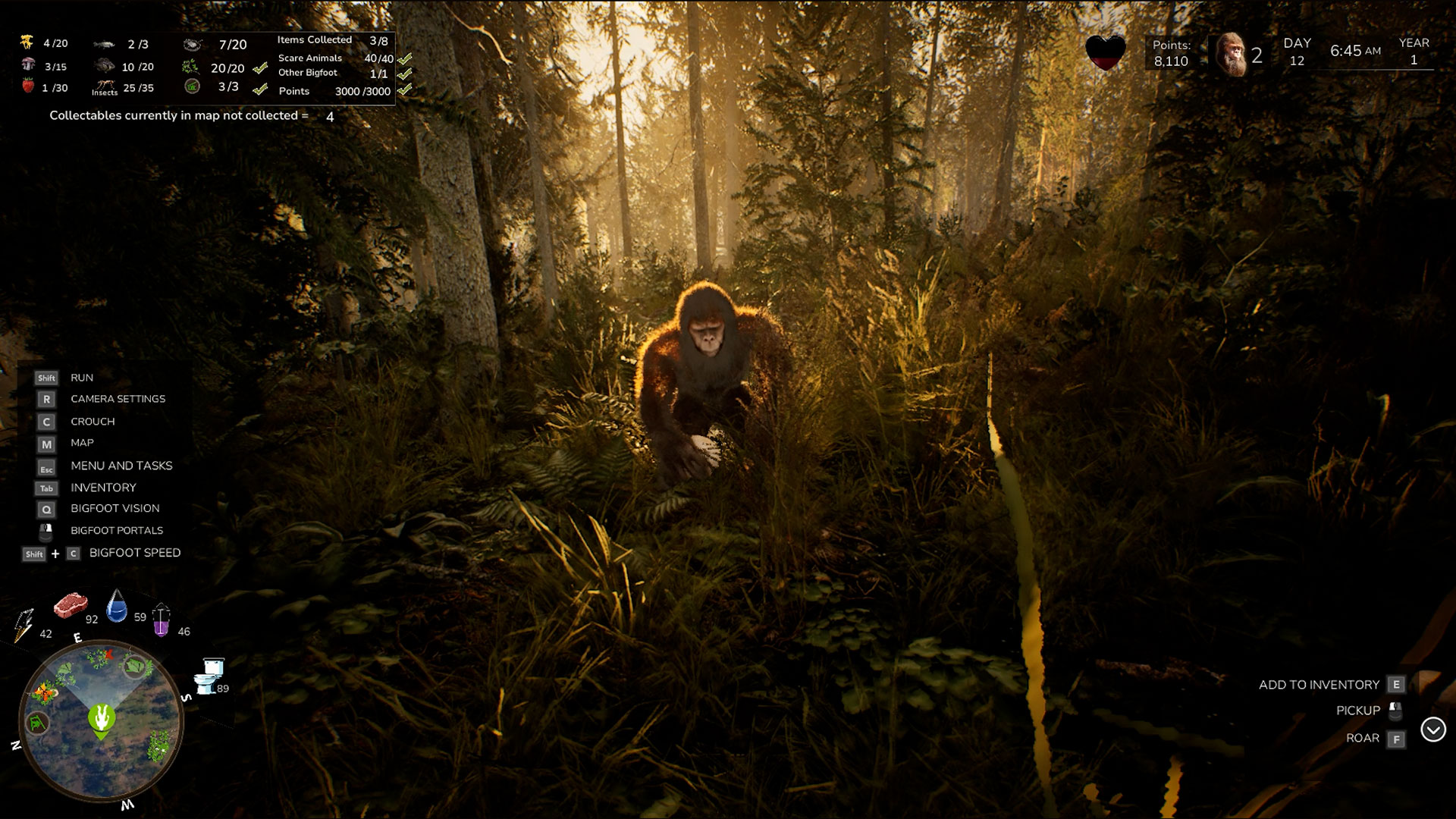Image resolution: width=1456 pixels, height=819 pixels.
Task: Expand the circled down-arrow actions toggle
Action: (1432, 730)
